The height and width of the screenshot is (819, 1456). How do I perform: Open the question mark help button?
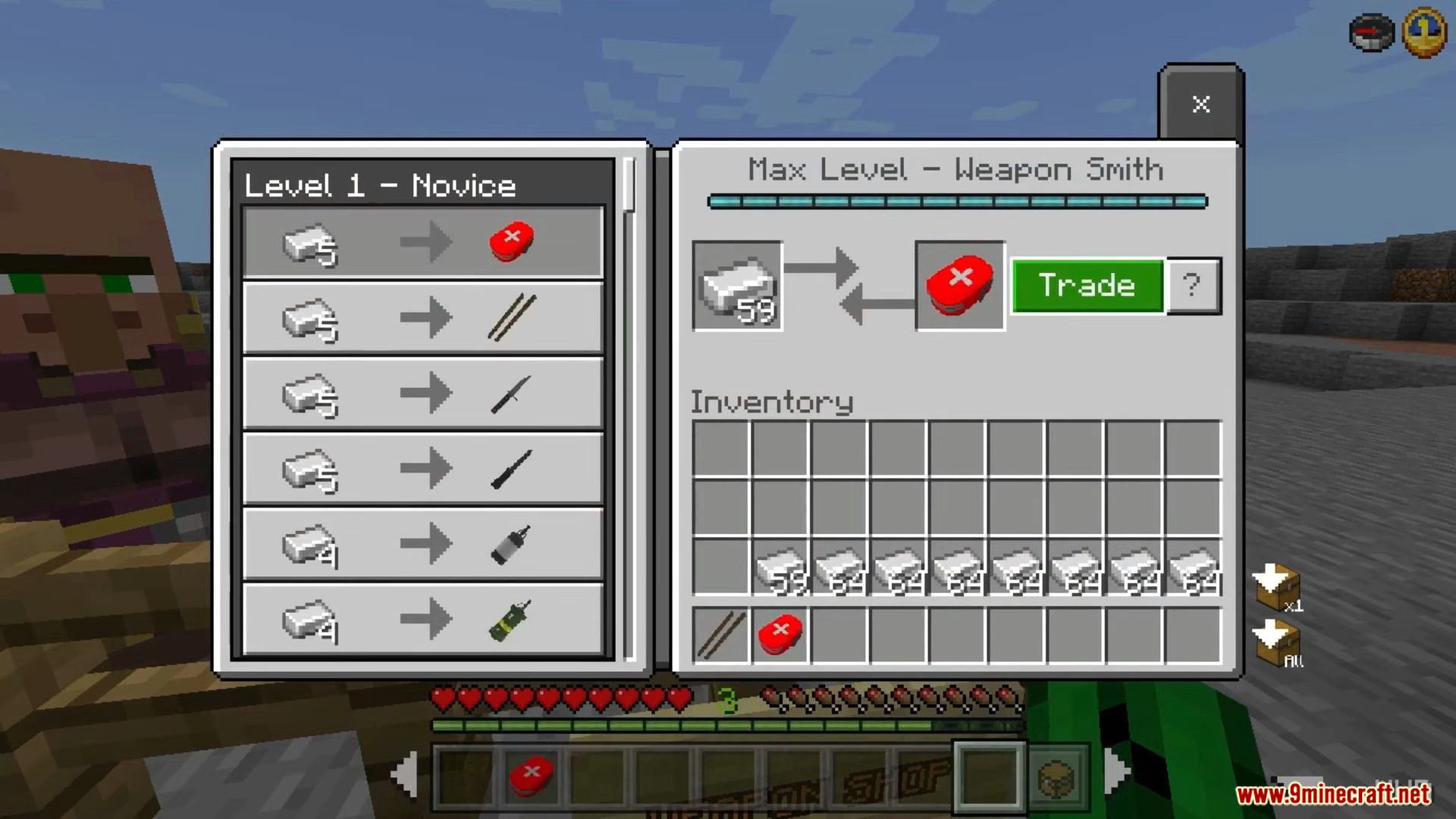(x=1193, y=286)
